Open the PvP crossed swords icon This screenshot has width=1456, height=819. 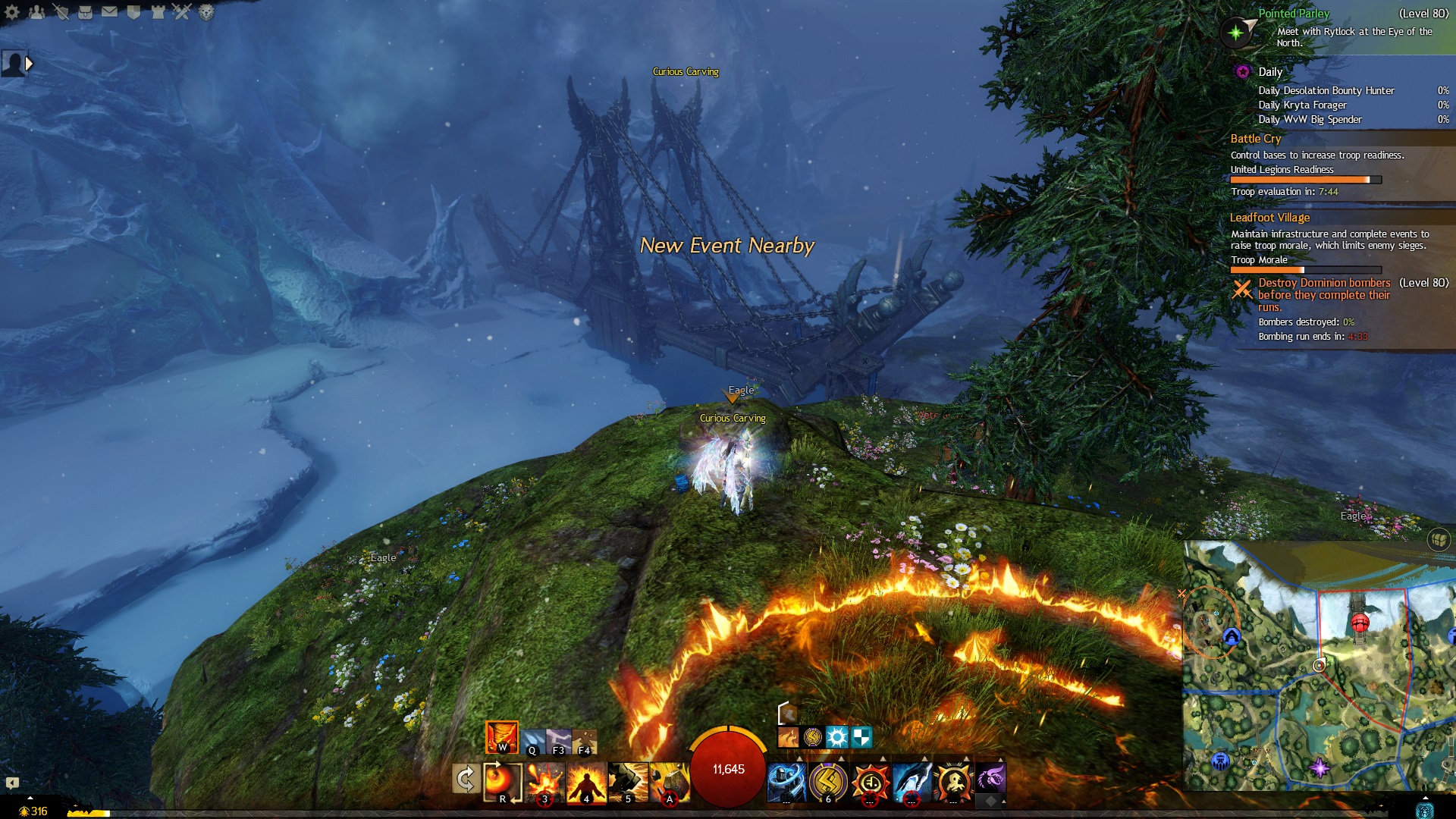click(x=182, y=11)
